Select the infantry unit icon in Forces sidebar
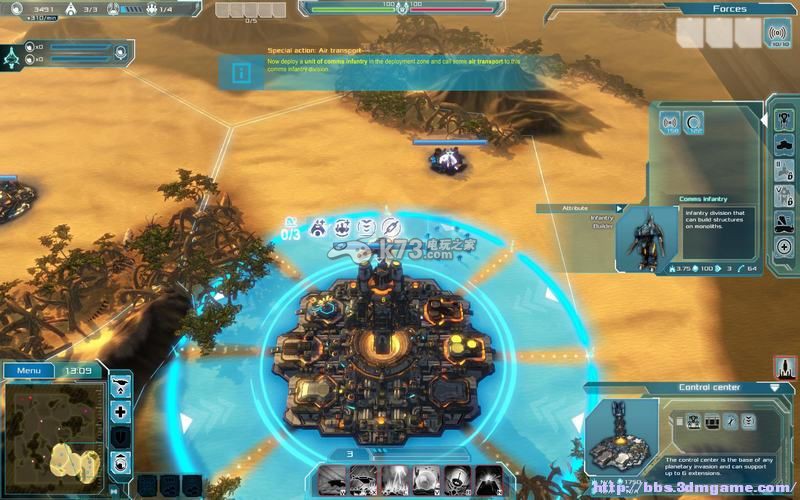The width and height of the screenshot is (800, 500). tap(784, 120)
